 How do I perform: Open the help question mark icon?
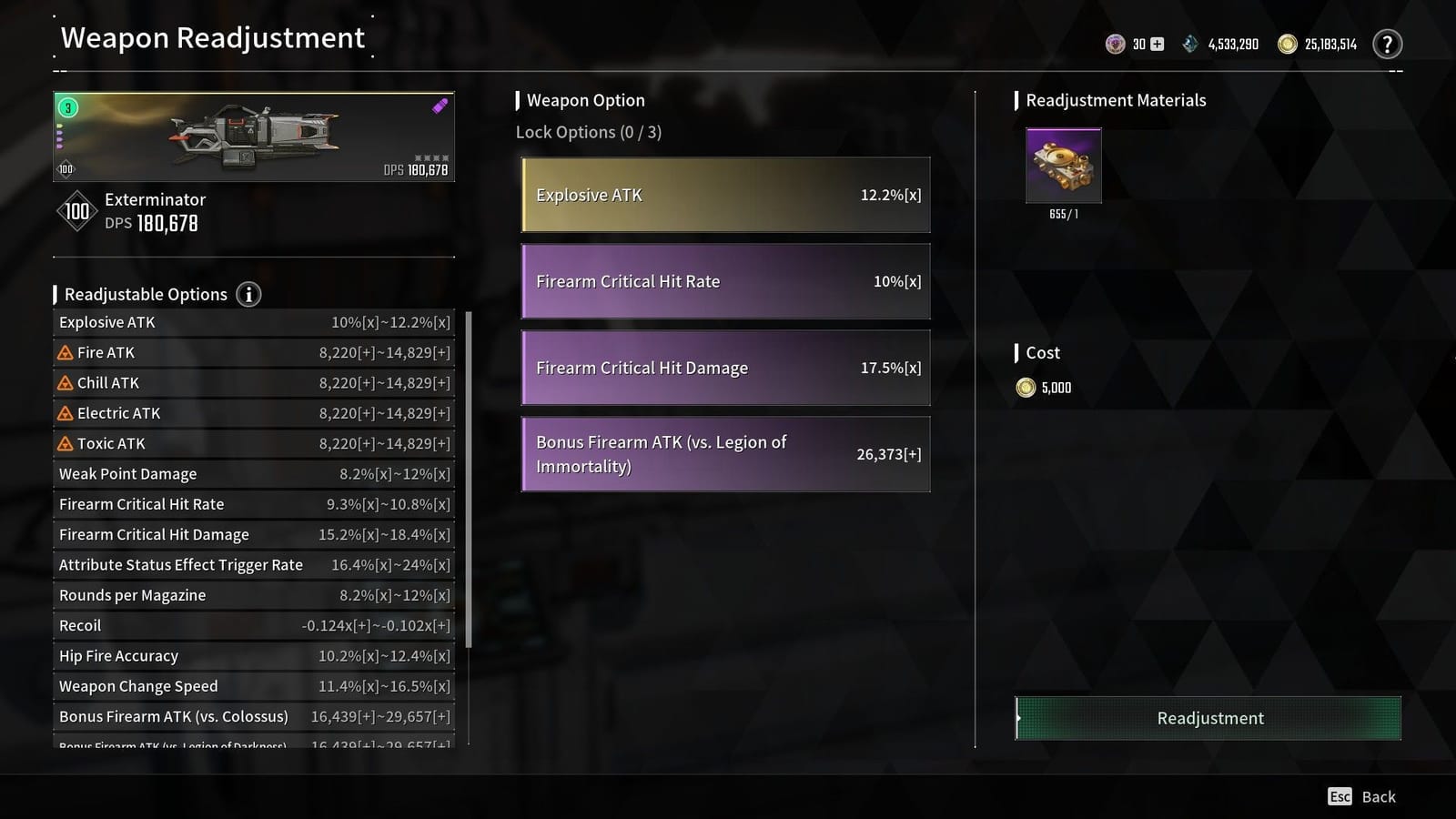(1387, 43)
